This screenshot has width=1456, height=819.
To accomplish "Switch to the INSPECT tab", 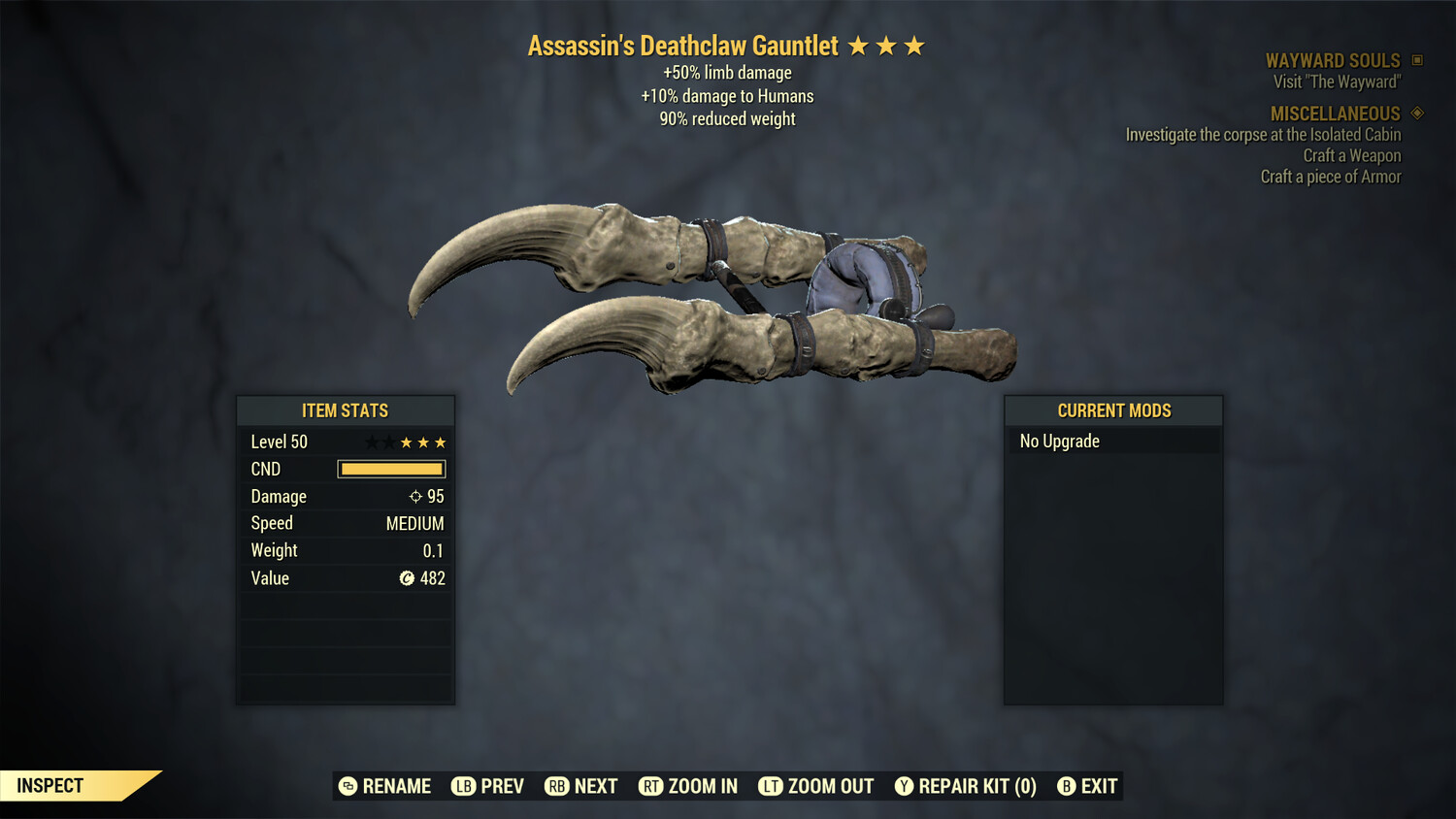I will [x=50, y=785].
